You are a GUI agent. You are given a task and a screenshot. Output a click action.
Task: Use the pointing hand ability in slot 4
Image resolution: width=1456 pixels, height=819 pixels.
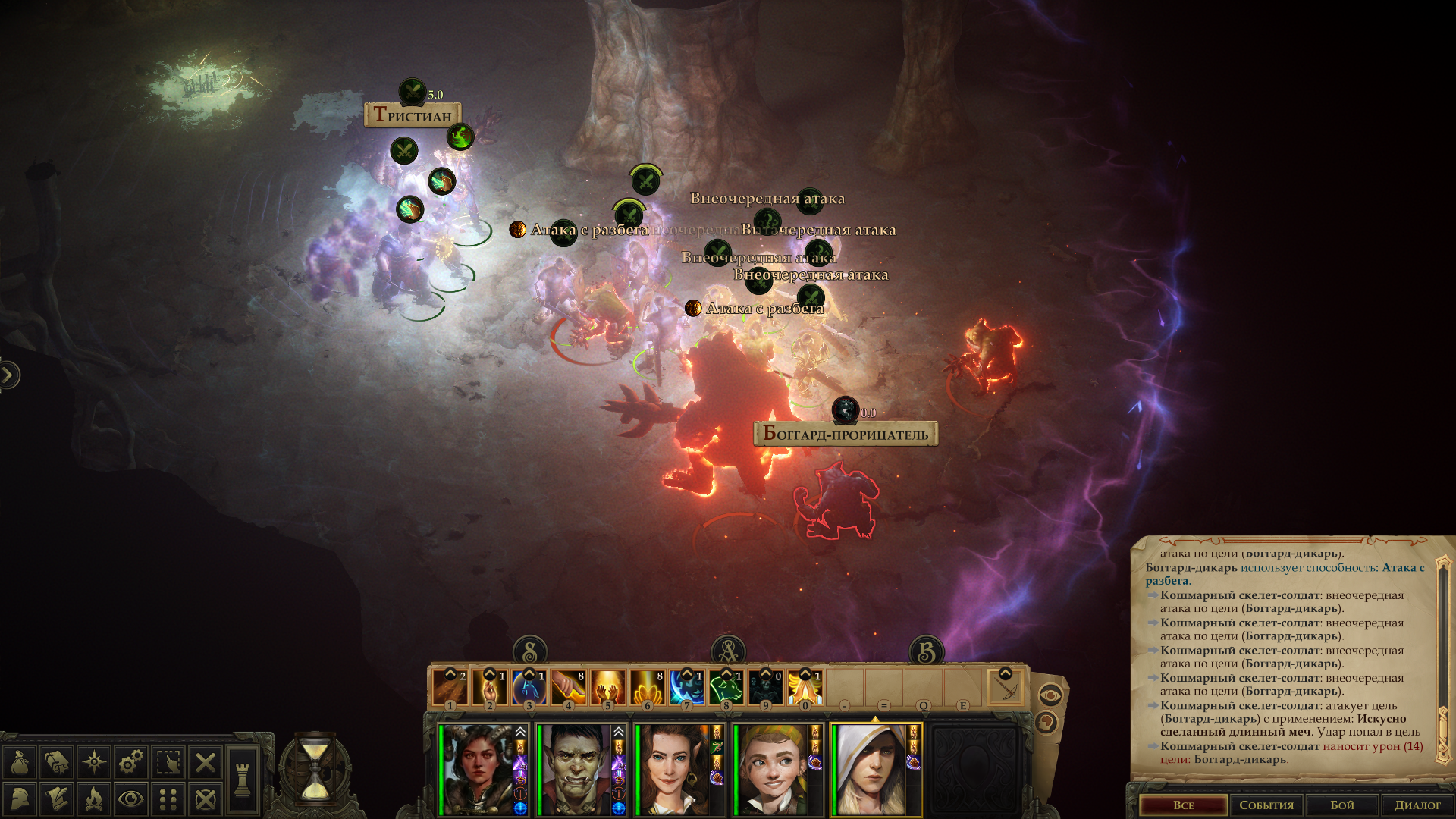(x=568, y=688)
